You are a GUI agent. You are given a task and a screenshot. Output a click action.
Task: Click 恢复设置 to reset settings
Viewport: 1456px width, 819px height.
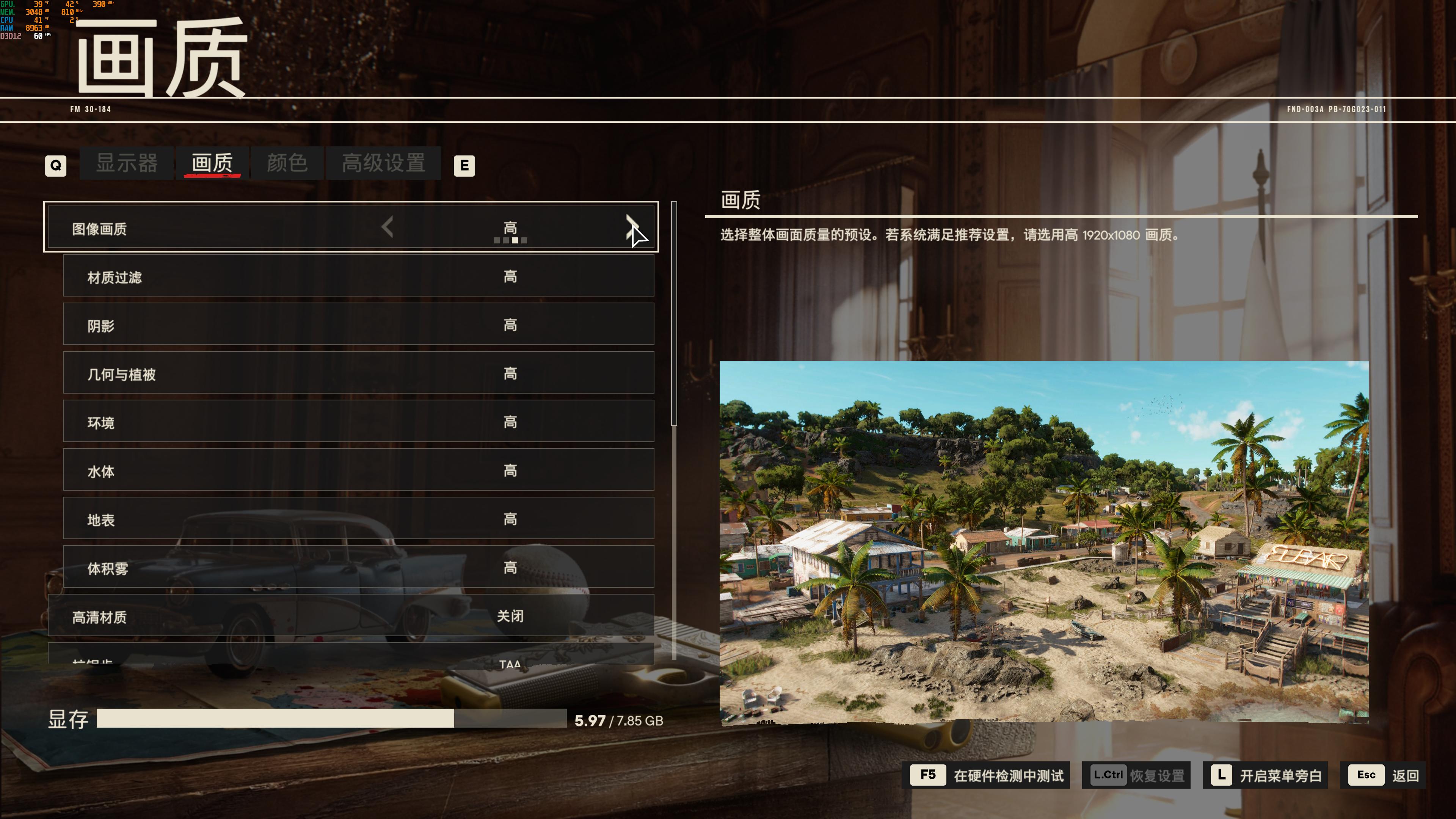[x=1136, y=775]
